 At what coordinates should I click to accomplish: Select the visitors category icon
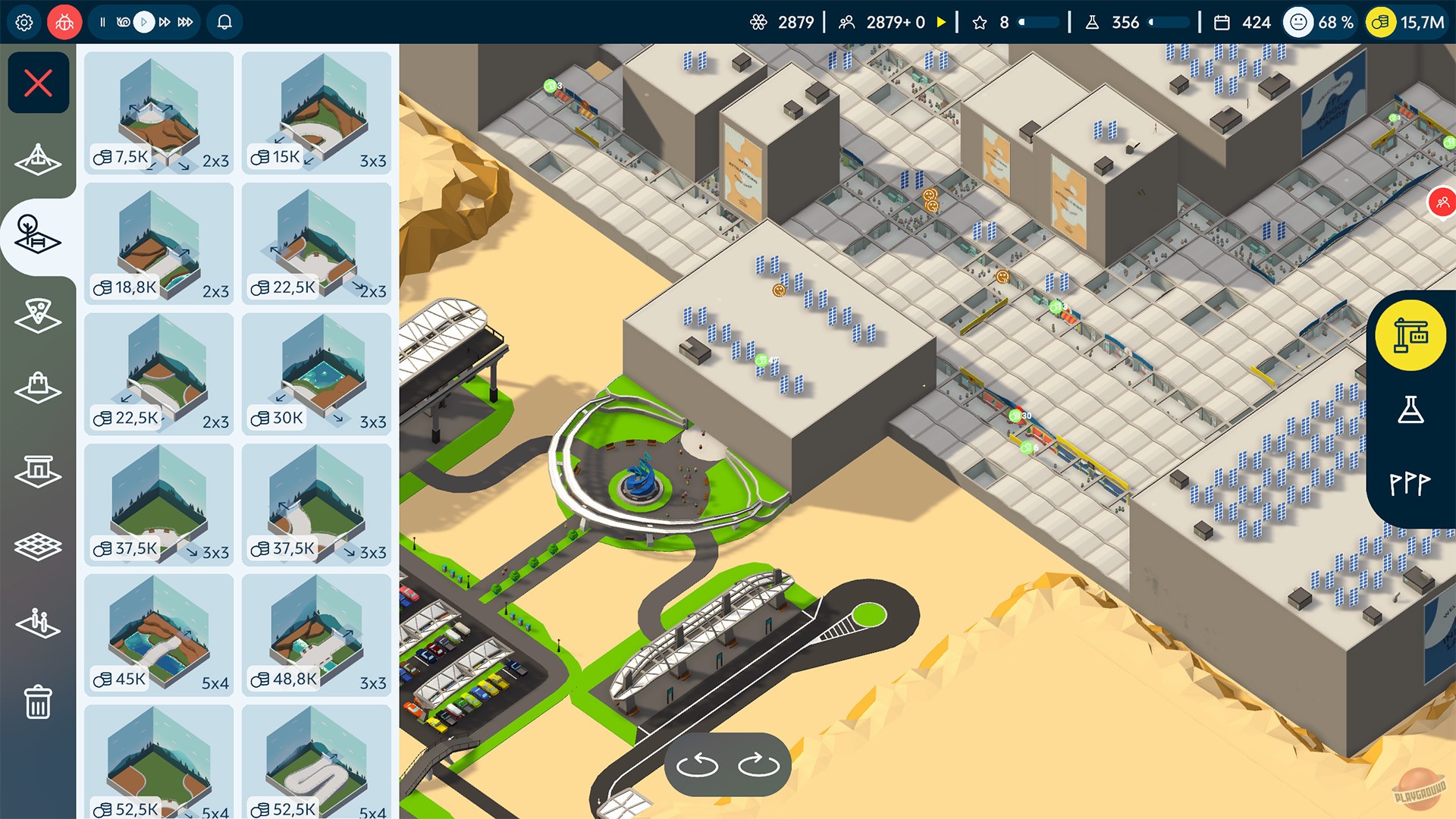tap(38, 623)
